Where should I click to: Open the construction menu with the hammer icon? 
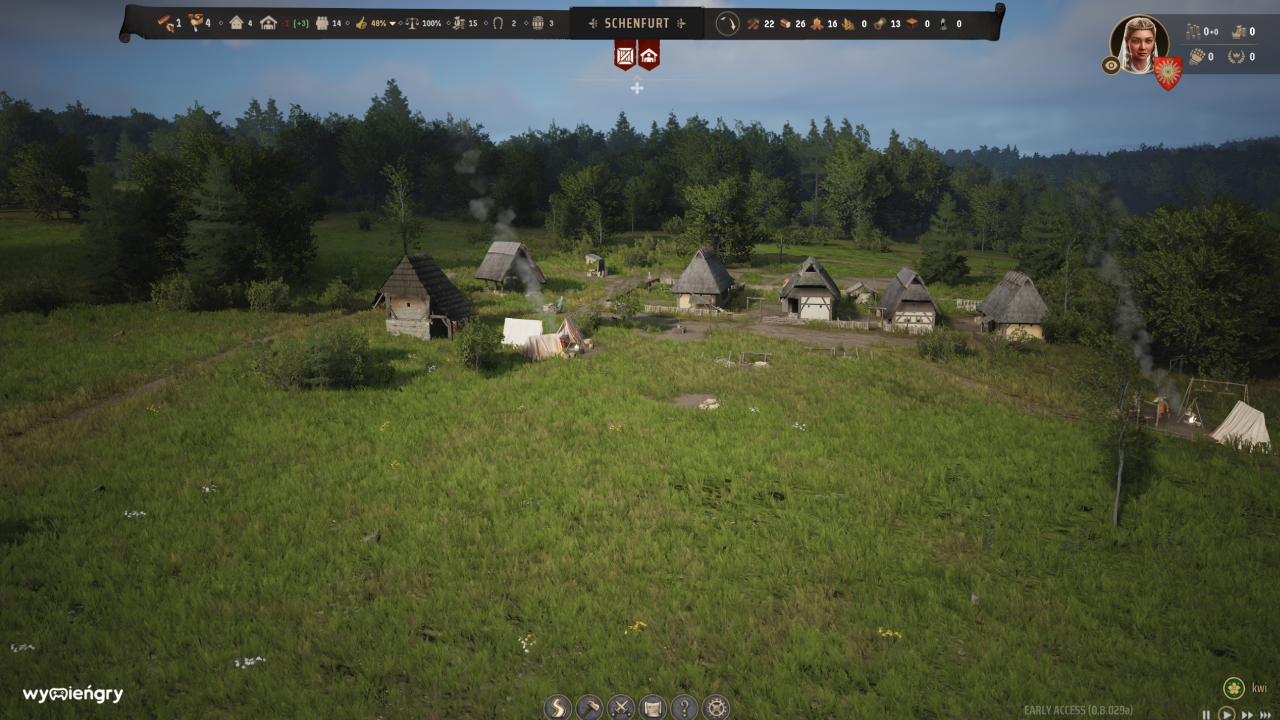(590, 706)
